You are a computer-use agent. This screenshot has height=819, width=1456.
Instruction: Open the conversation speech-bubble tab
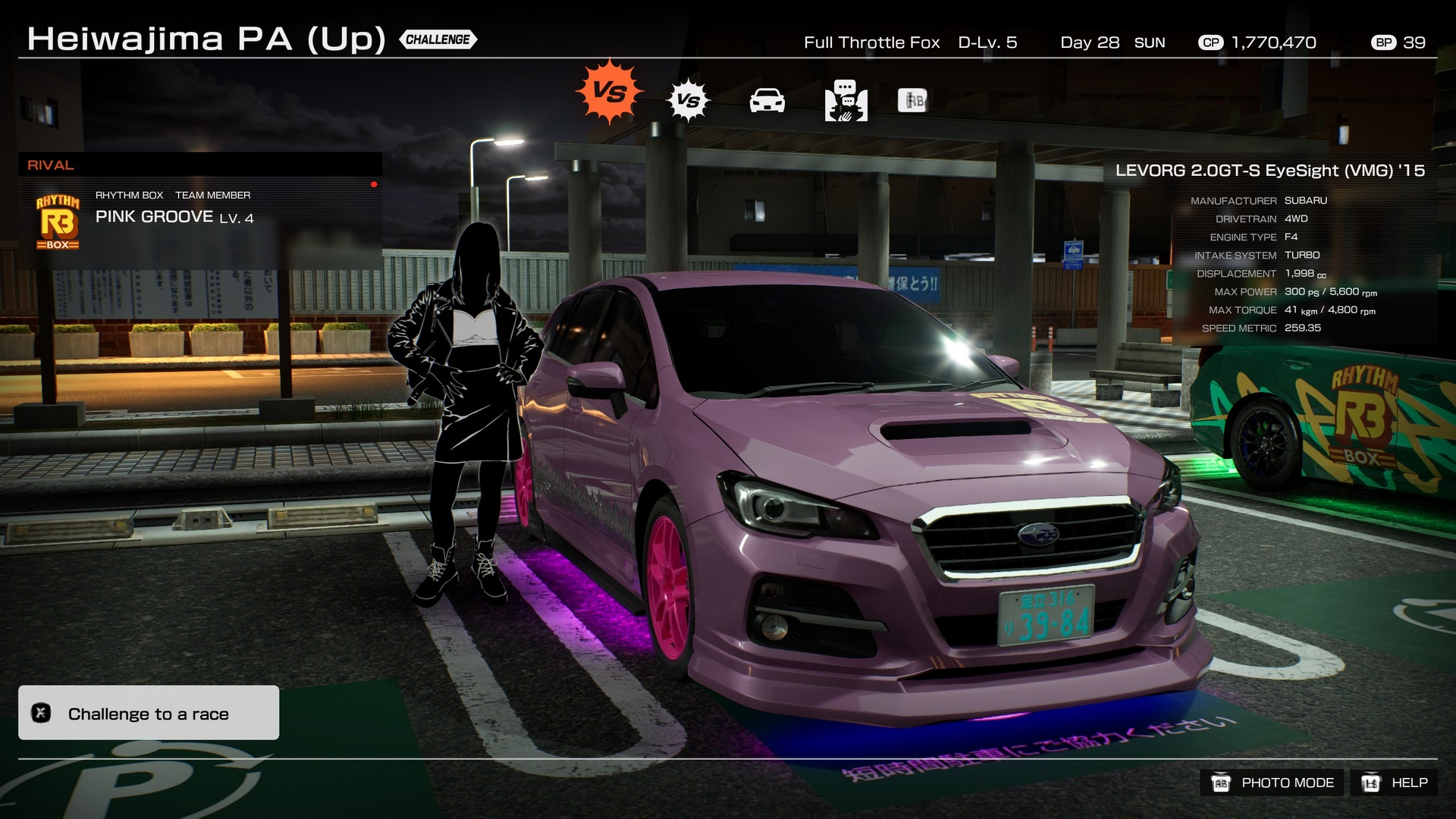click(846, 101)
